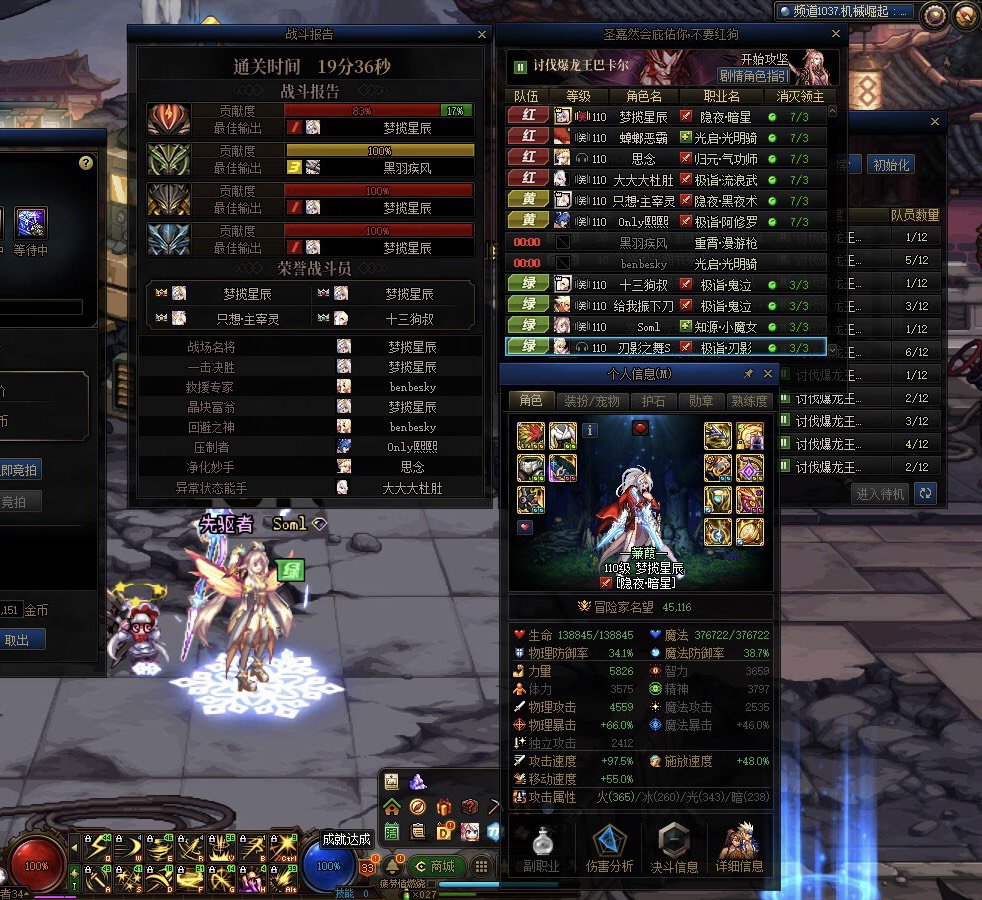Click the refresh arrows button beside 进入待机
This screenshot has height=900, width=982.
[926, 493]
